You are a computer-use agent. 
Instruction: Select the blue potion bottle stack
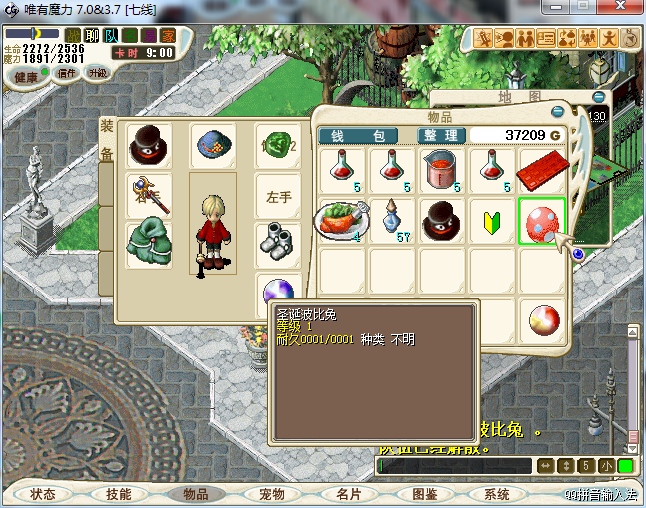392,220
